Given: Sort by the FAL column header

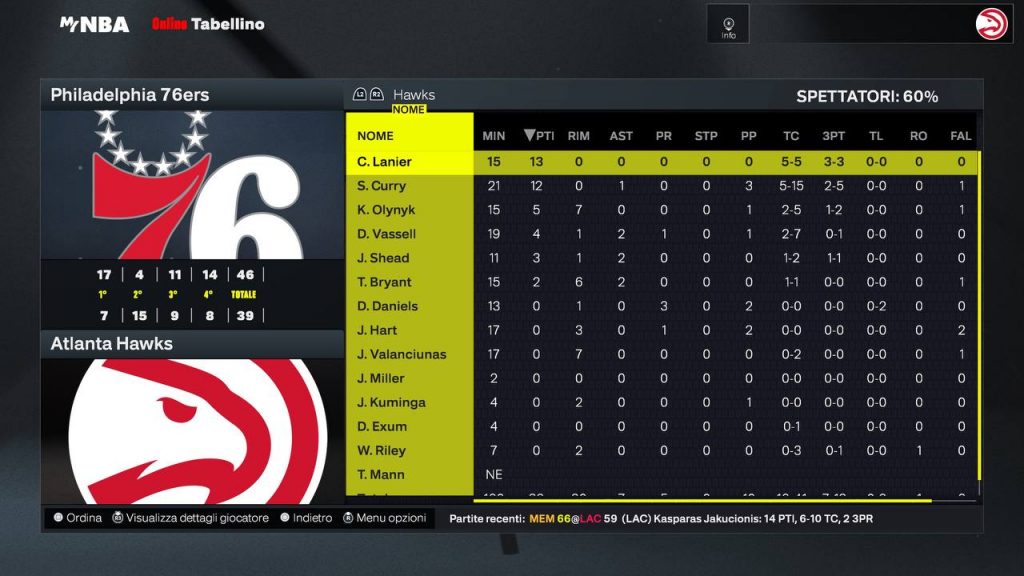Looking at the screenshot, I should coord(961,136).
